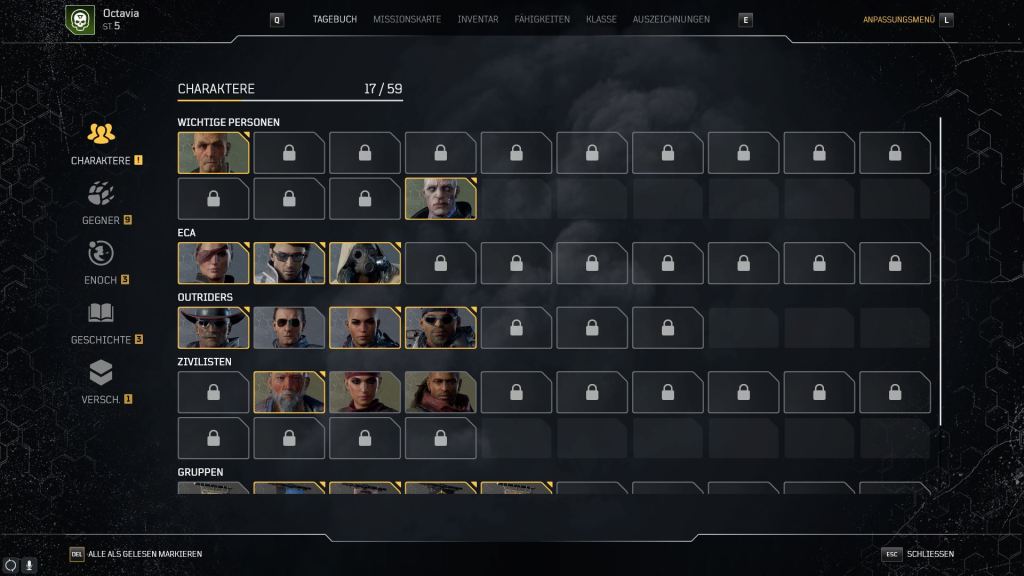Select the Klasse tab
This screenshot has width=1024, height=576.
pyautogui.click(x=601, y=19)
